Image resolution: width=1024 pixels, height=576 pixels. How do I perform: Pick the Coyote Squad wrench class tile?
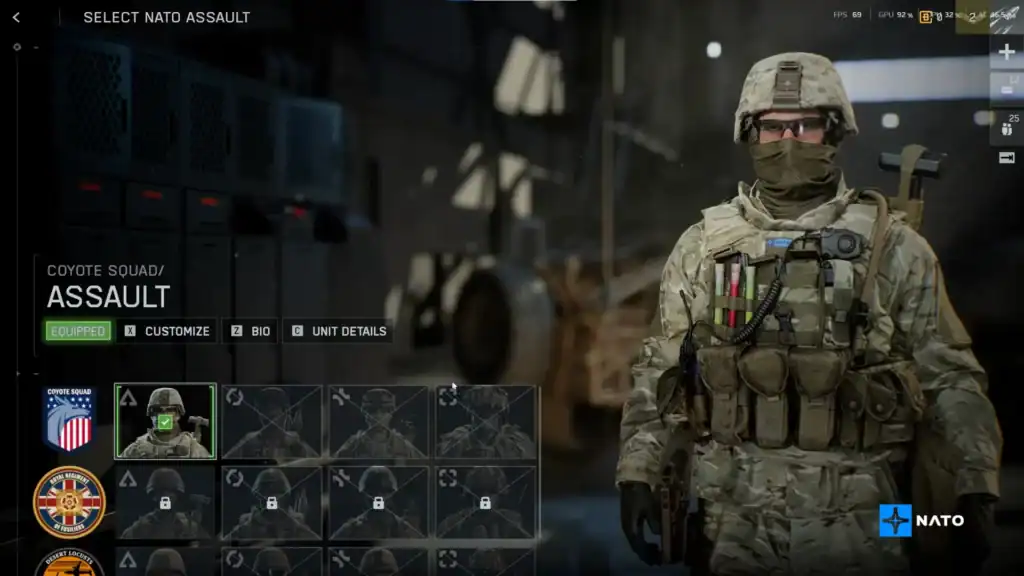pyautogui.click(x=379, y=421)
